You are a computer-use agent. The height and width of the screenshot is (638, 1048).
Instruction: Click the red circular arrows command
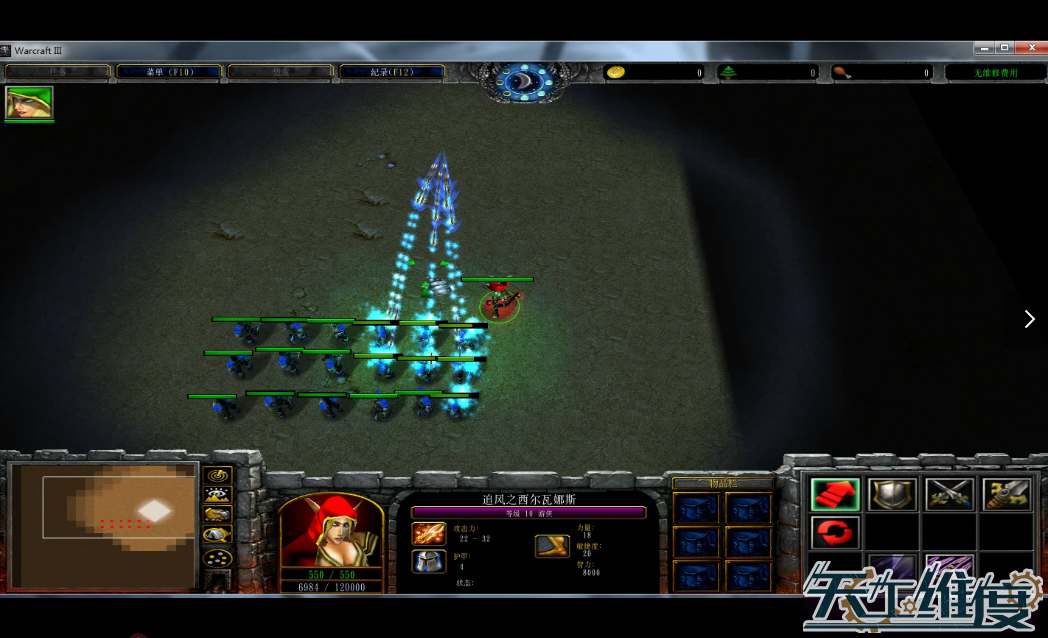835,533
